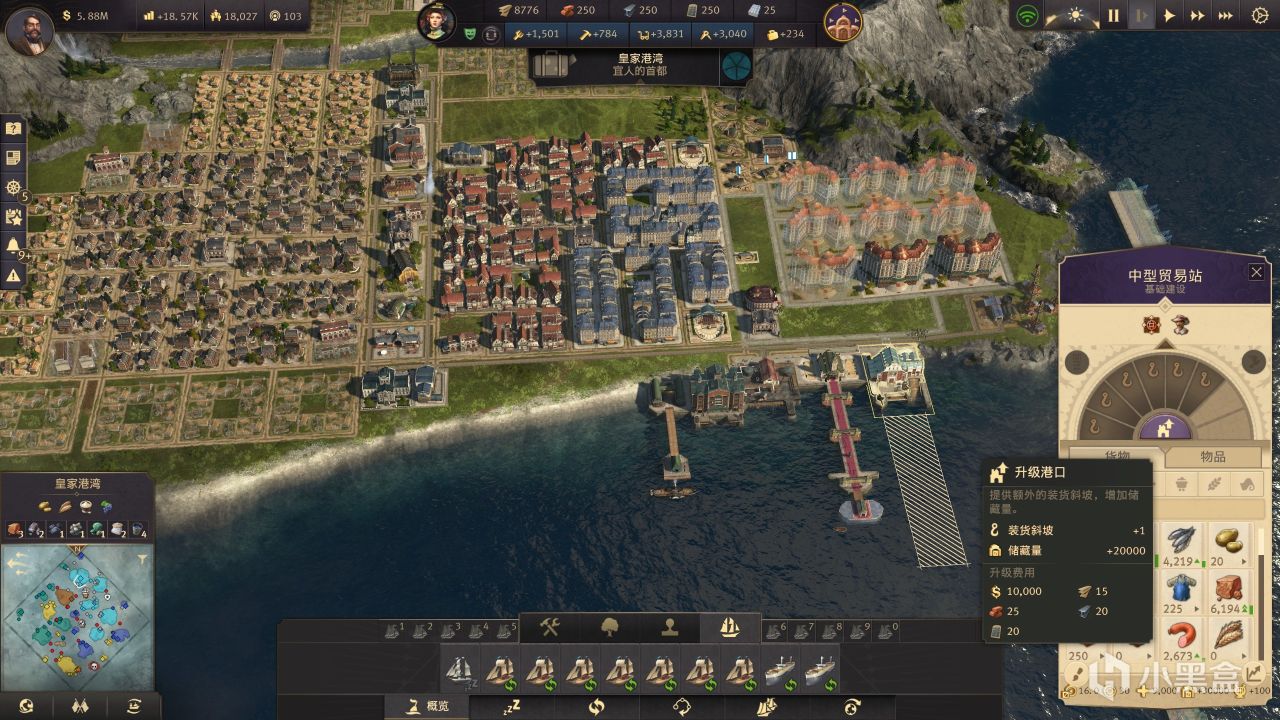Close the medium trading post panel

pos(1256,272)
